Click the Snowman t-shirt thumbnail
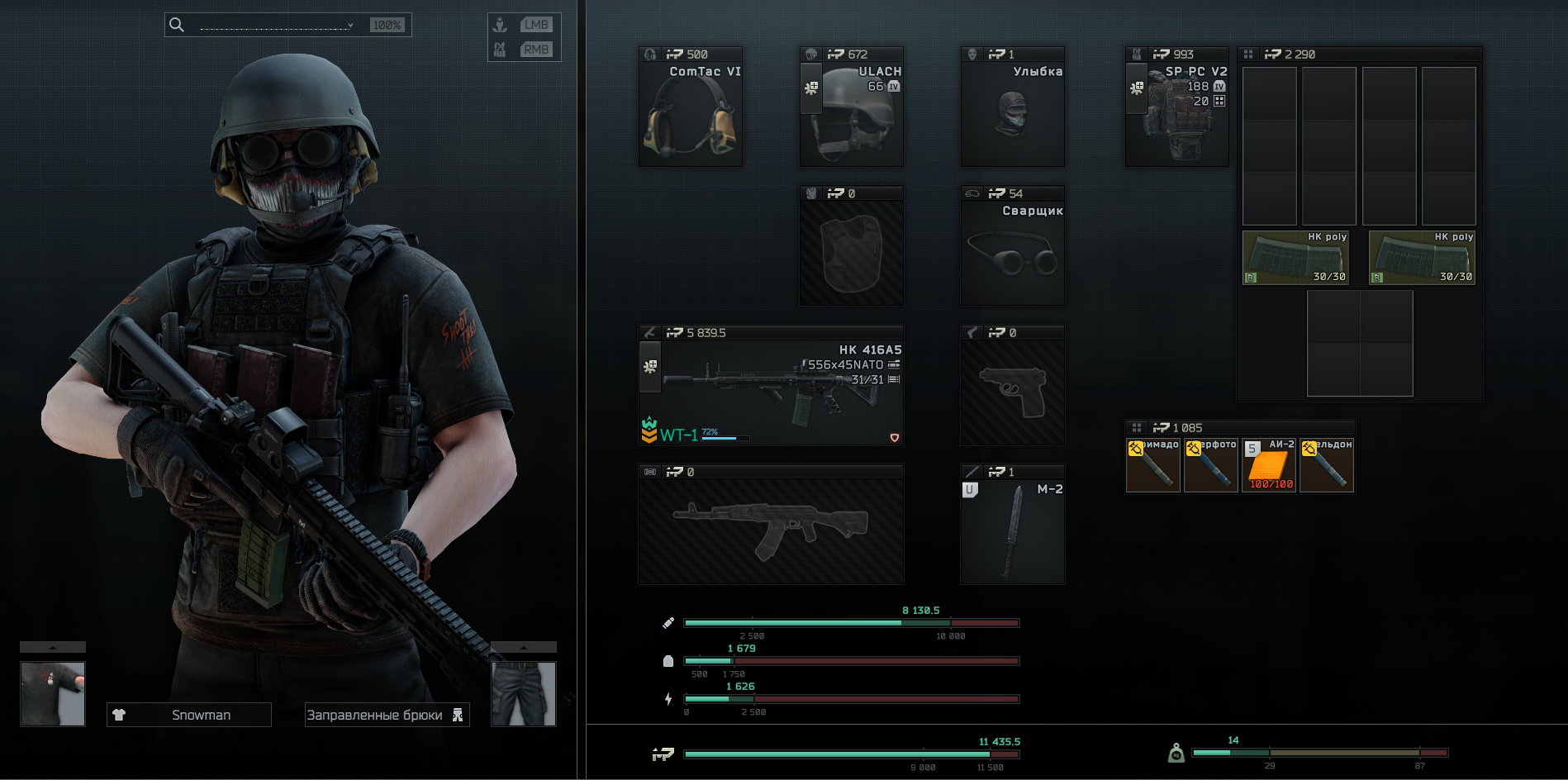The image size is (1568, 780). [52, 694]
